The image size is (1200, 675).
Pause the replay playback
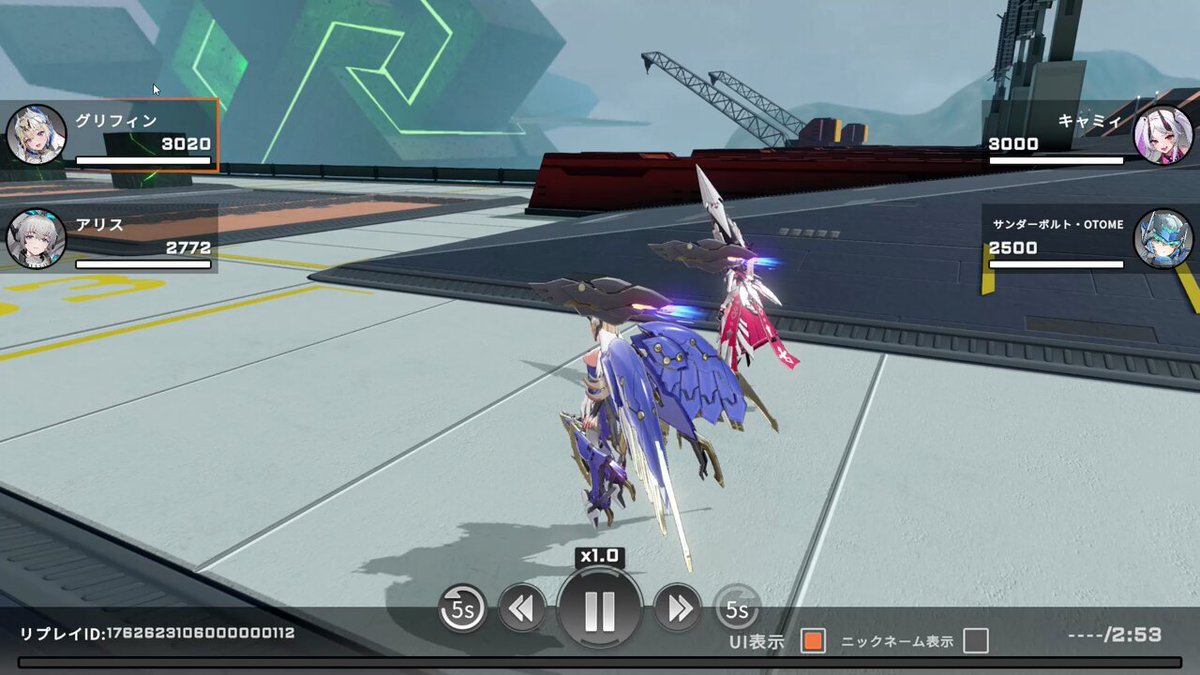tap(600, 609)
